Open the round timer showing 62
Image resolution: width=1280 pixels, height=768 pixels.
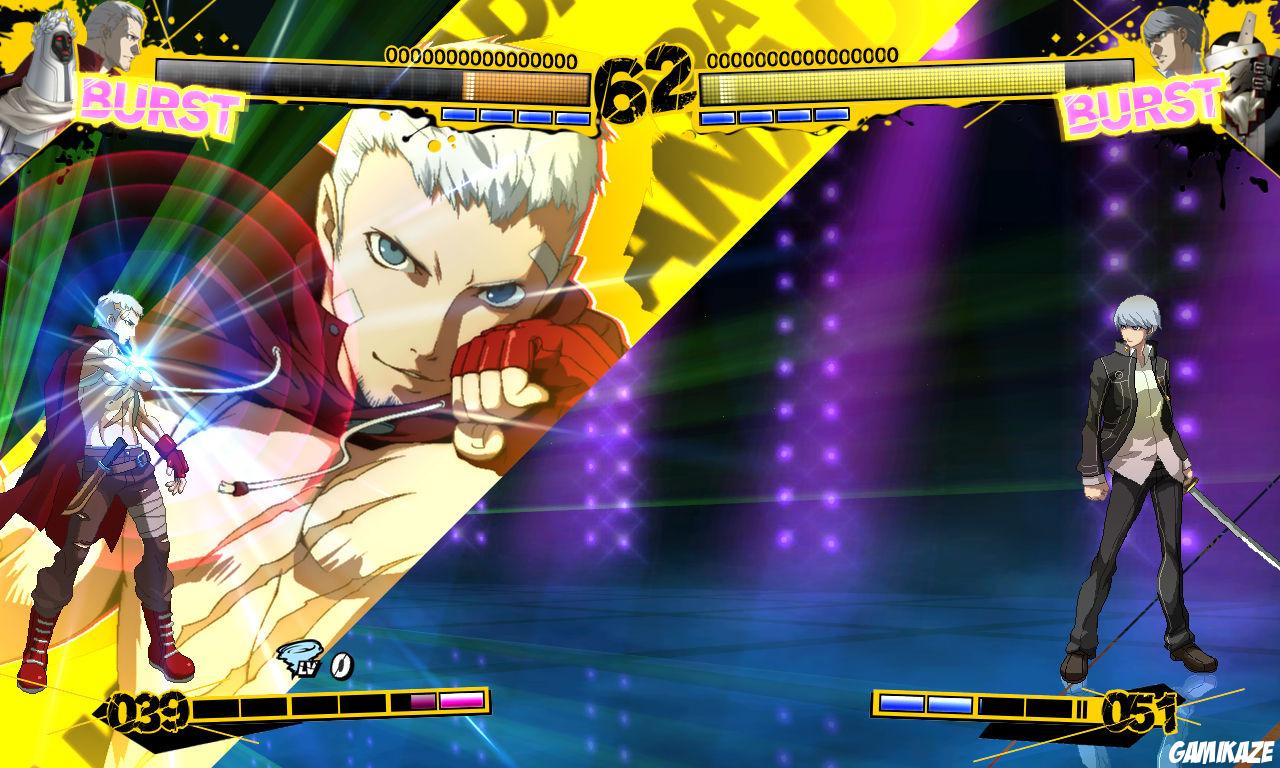coord(644,80)
